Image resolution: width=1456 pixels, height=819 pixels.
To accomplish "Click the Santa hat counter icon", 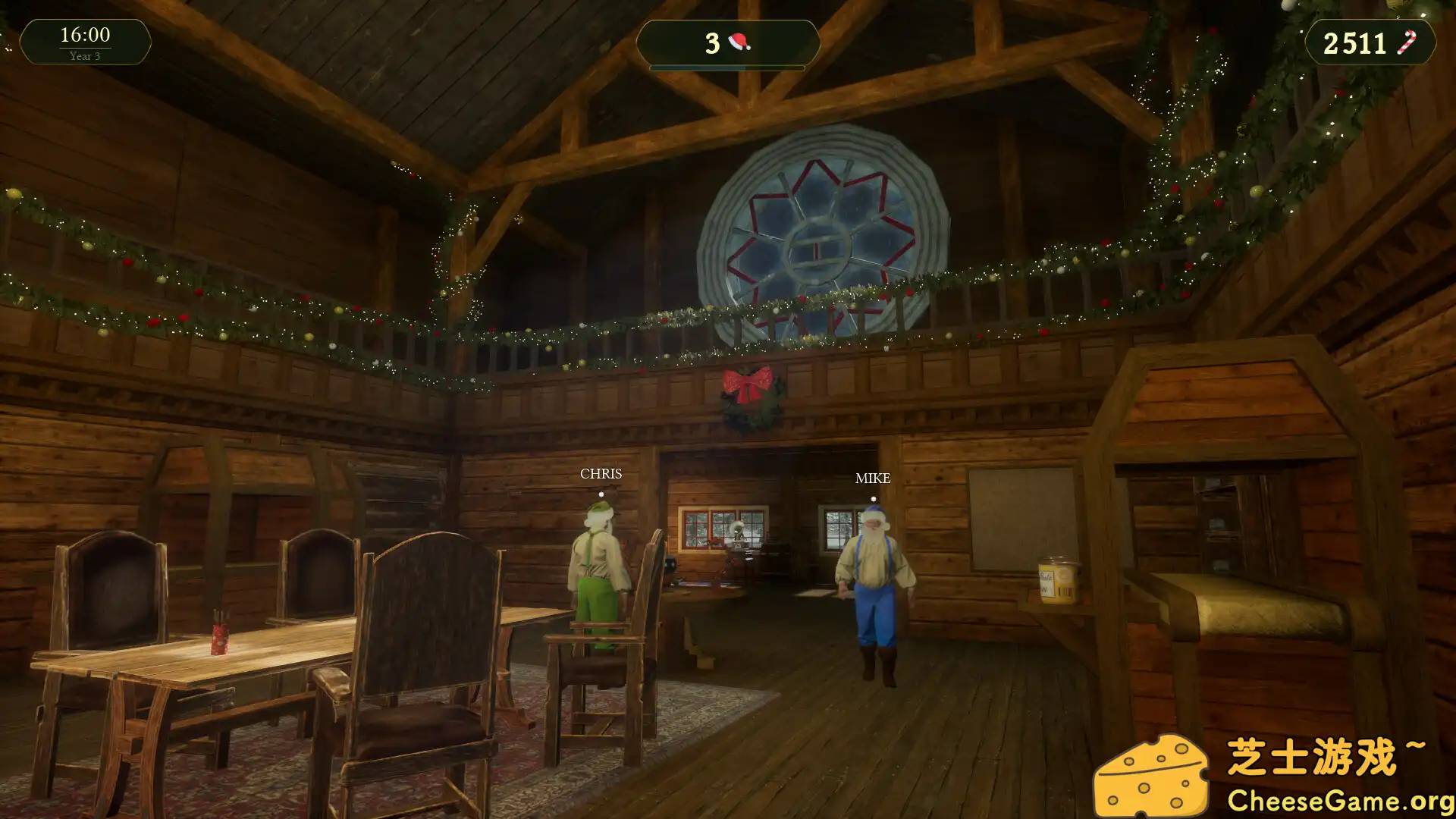I will point(739,43).
